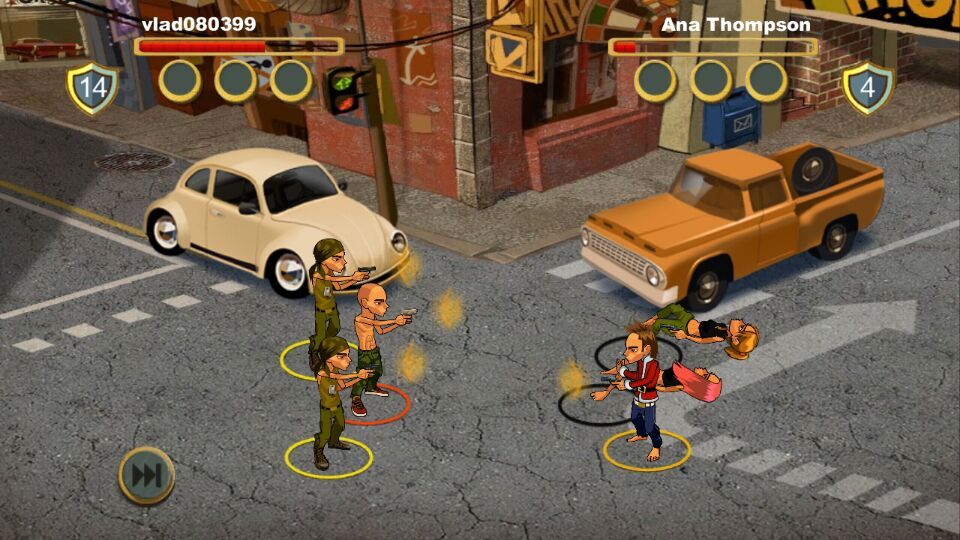Skip the battle with the fast-forward button
Viewport: 960px width, 540px height.
click(x=146, y=475)
